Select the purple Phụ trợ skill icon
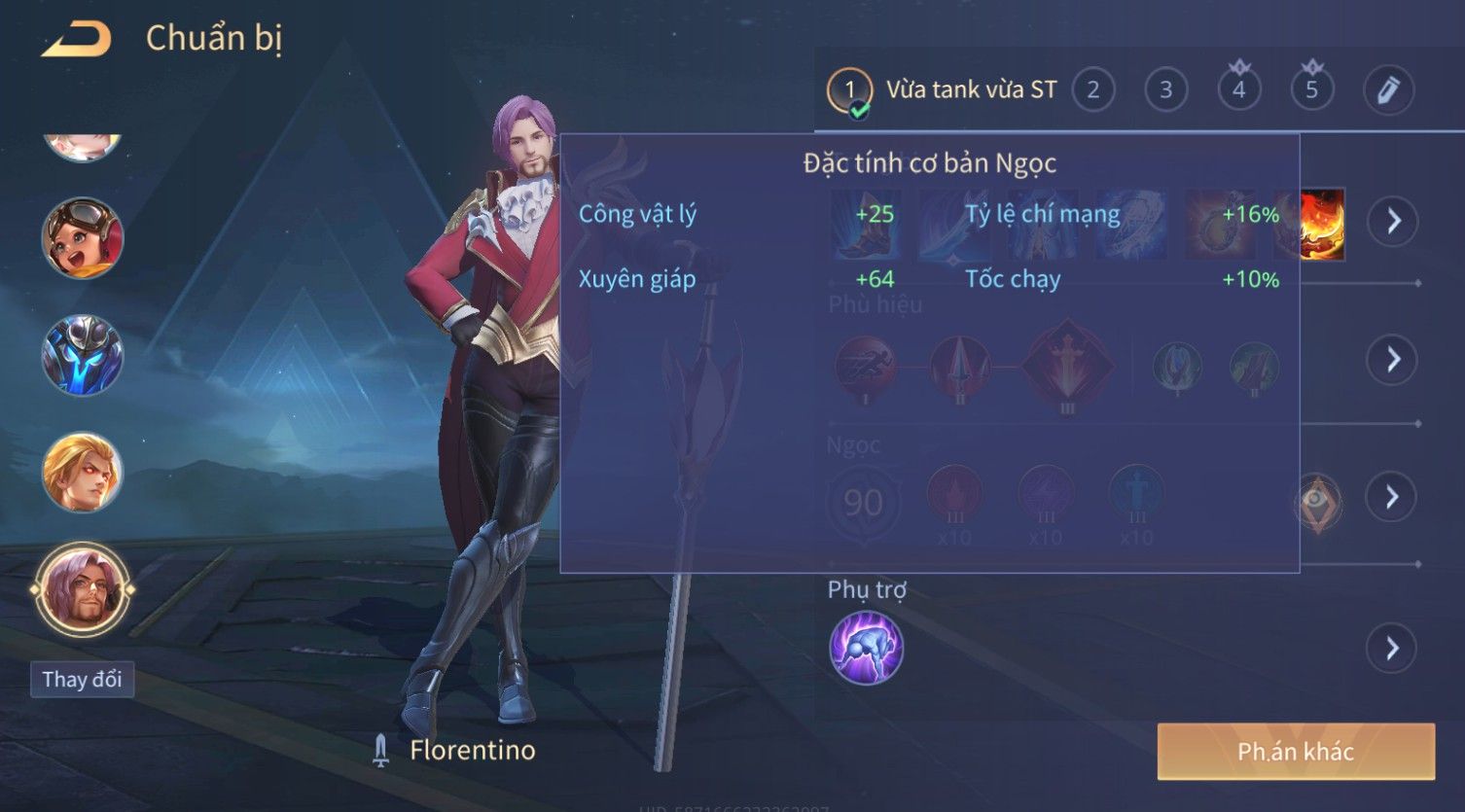Viewport: 1465px width, 812px height. [x=866, y=648]
